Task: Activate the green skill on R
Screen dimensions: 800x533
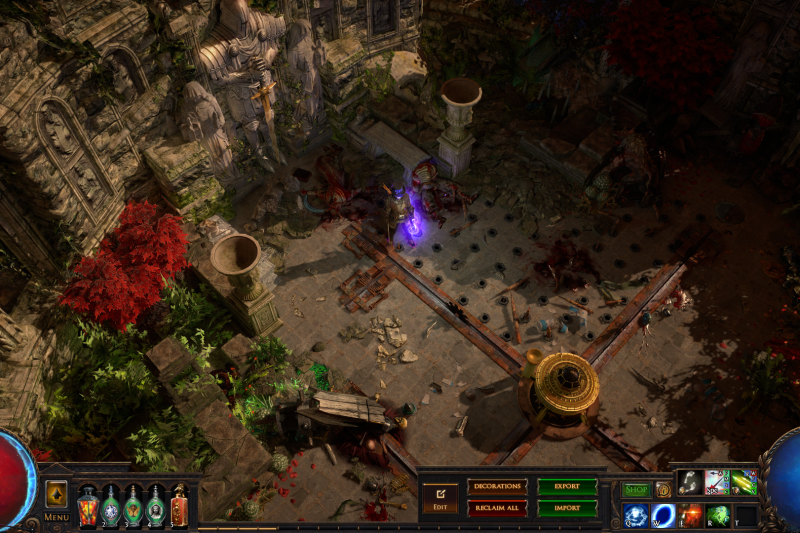Action: pyautogui.click(x=717, y=516)
